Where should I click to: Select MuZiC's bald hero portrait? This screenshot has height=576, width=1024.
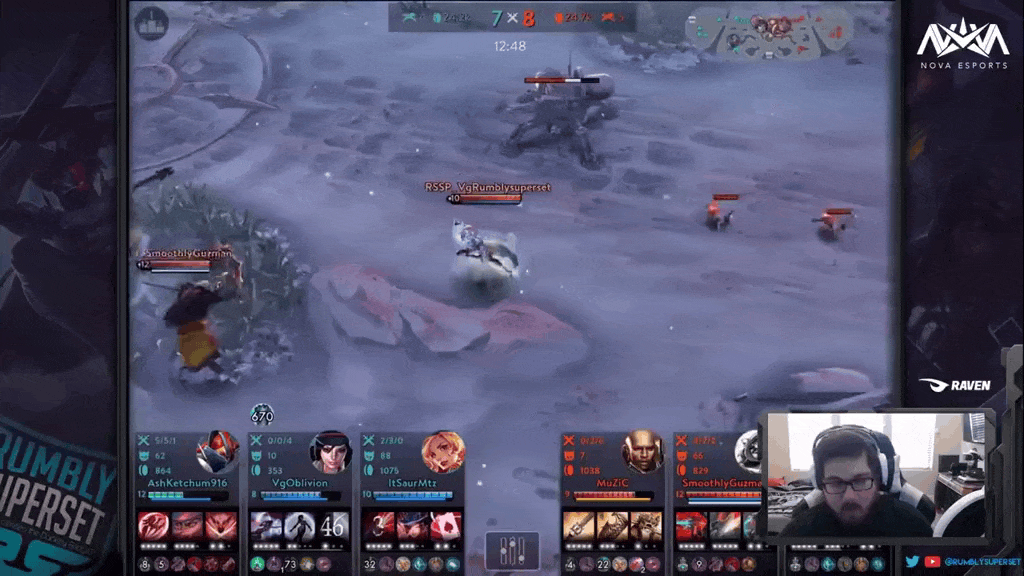[643, 452]
